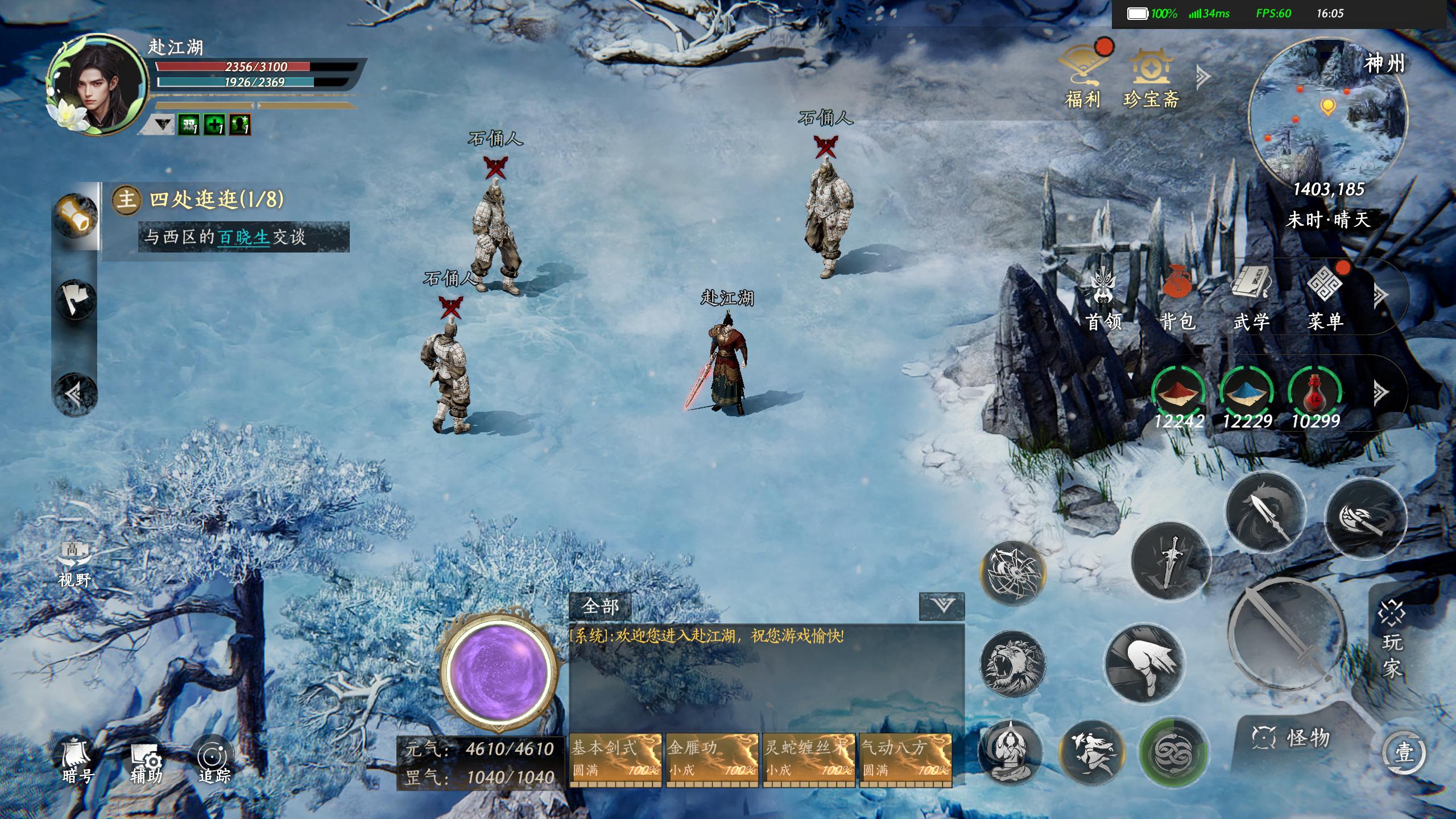
Task: Follow the 百晓生 quest link
Action: [243, 237]
